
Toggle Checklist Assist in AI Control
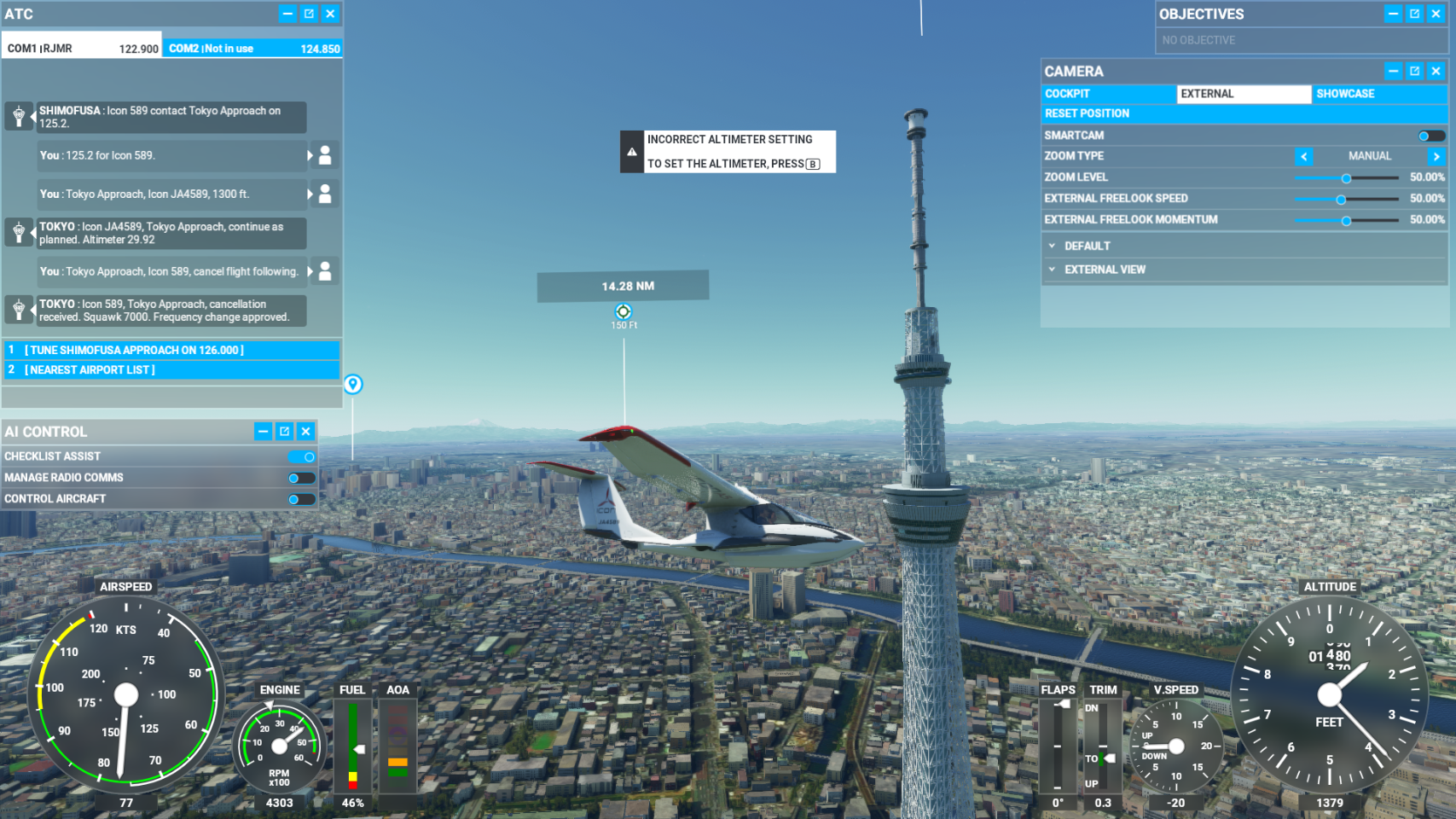click(302, 456)
